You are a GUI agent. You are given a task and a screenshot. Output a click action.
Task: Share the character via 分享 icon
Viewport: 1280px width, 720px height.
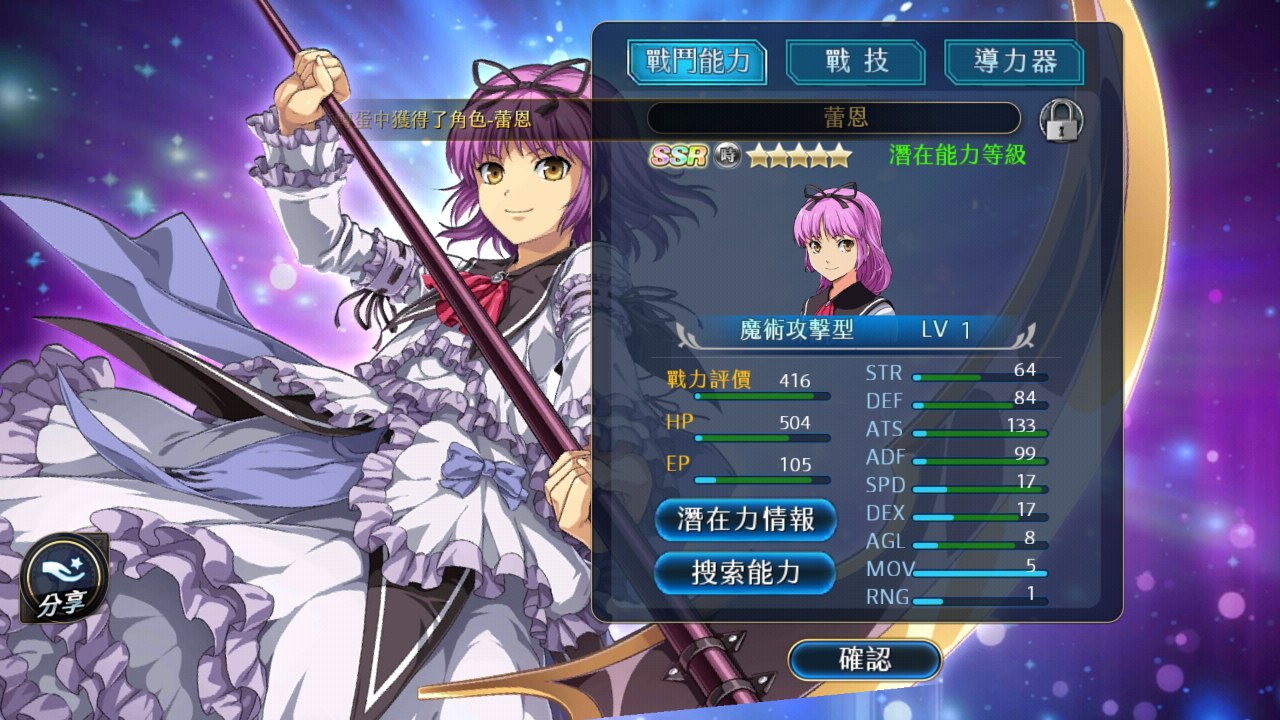[64, 578]
